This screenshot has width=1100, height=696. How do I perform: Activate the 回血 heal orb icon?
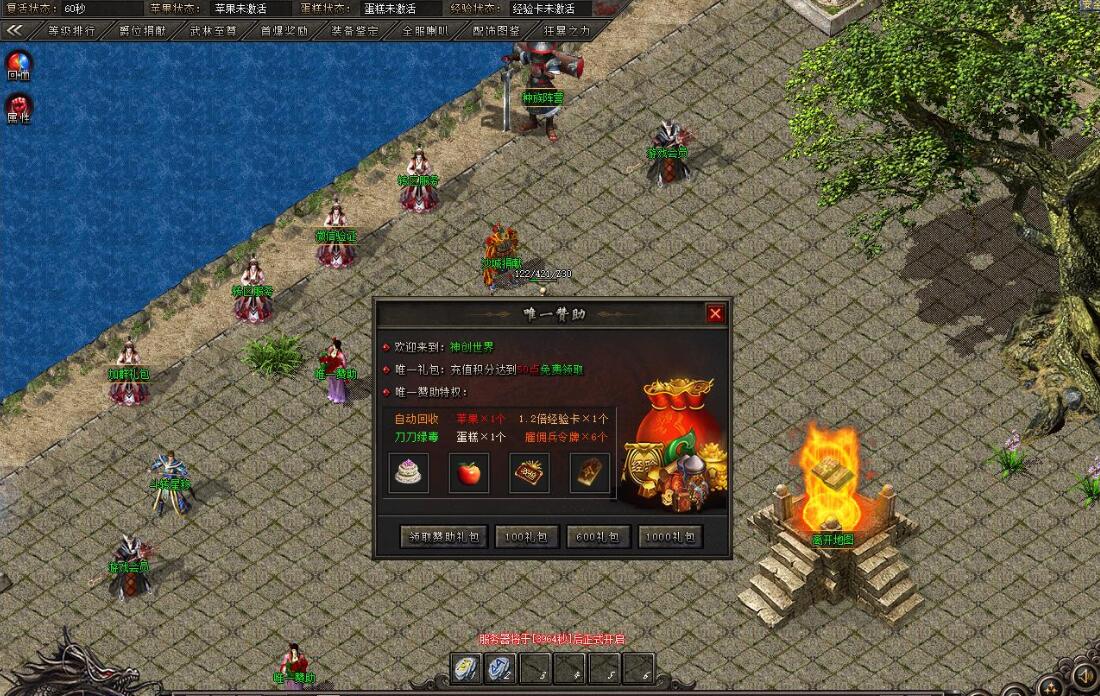click(x=18, y=64)
